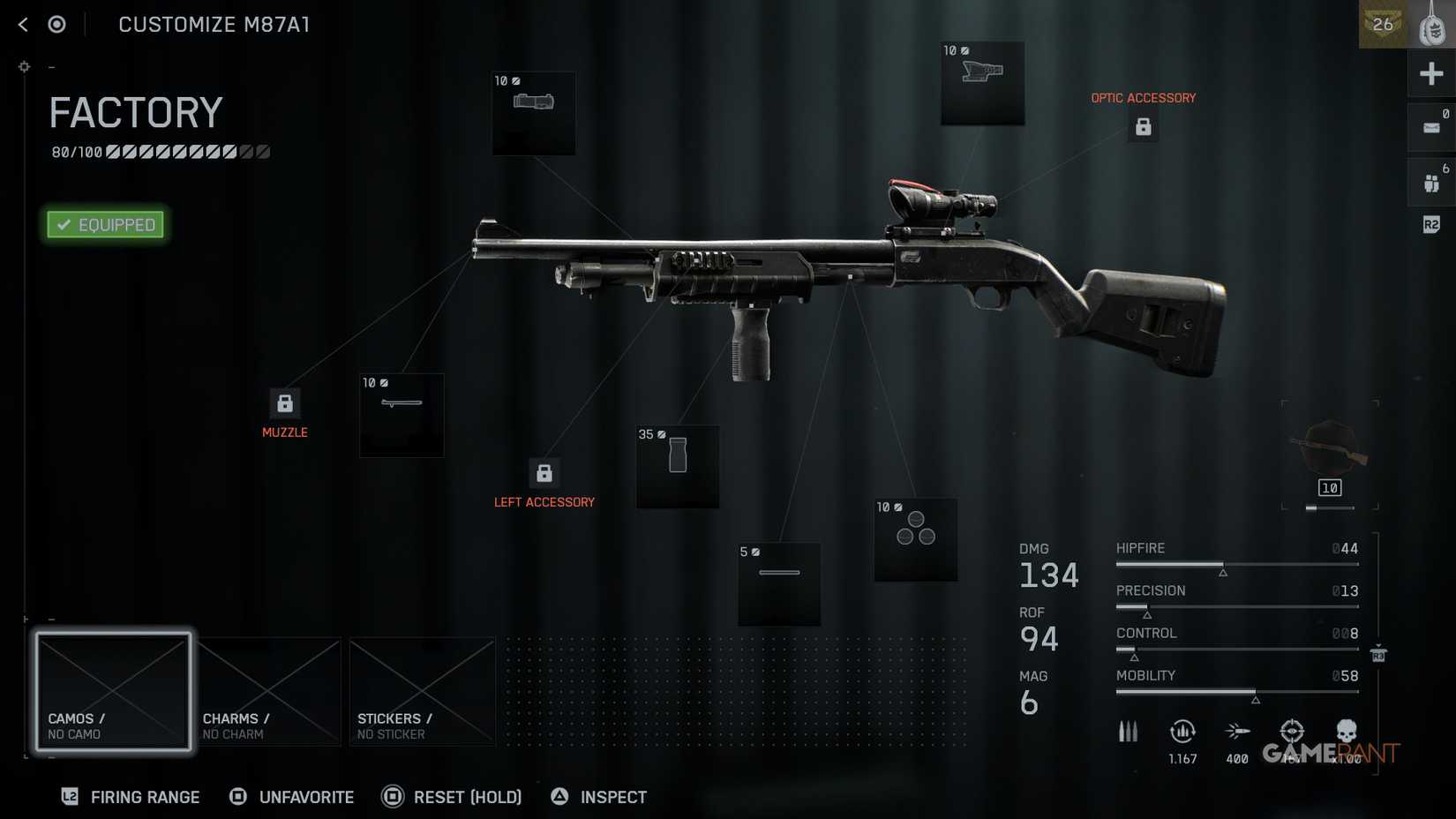The height and width of the screenshot is (819, 1456).
Task: Open the mail inbox icon on right edge
Action: 1431,127
